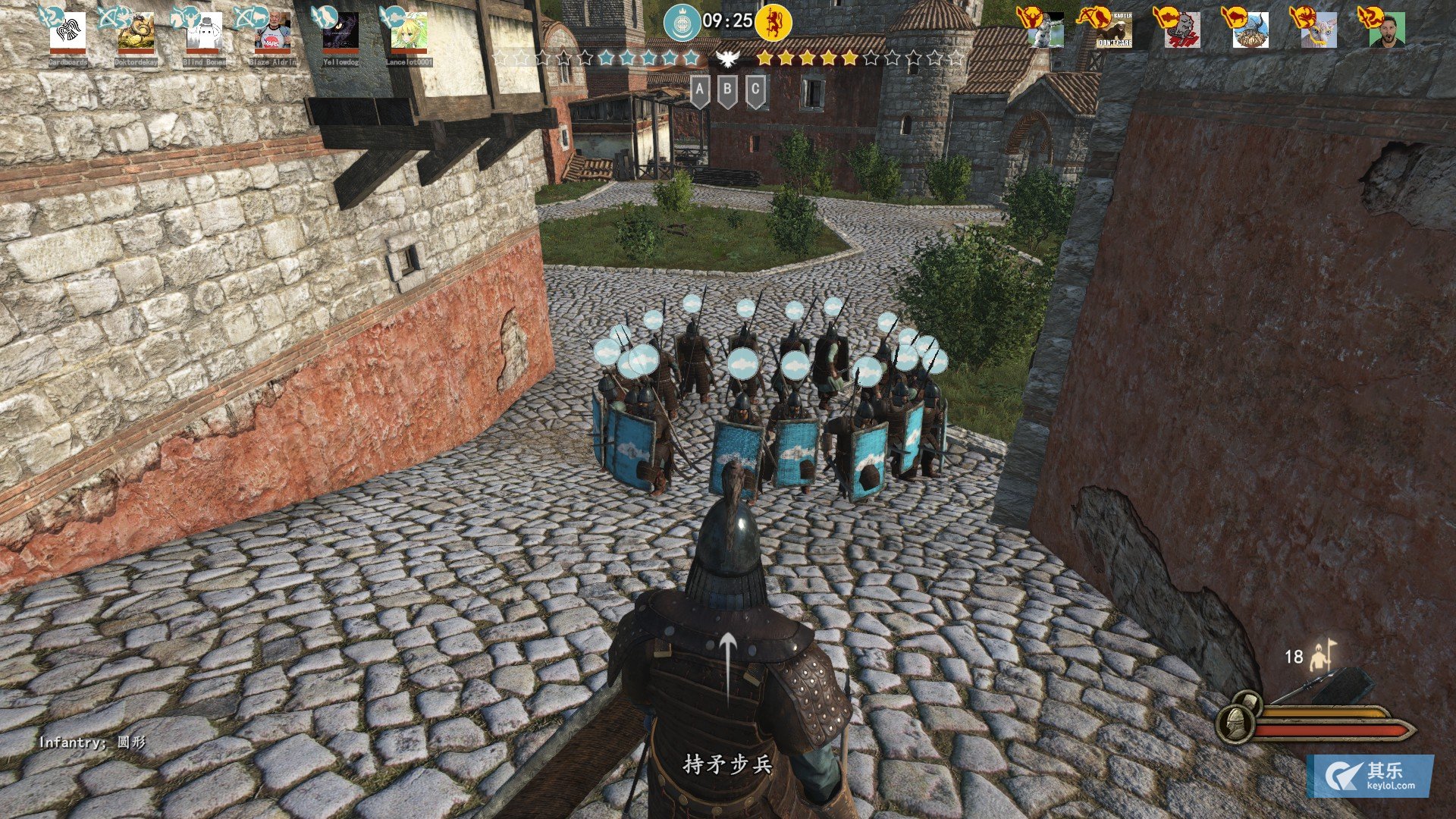
Task: Click the teal crescent faction emblem
Action: click(x=681, y=22)
